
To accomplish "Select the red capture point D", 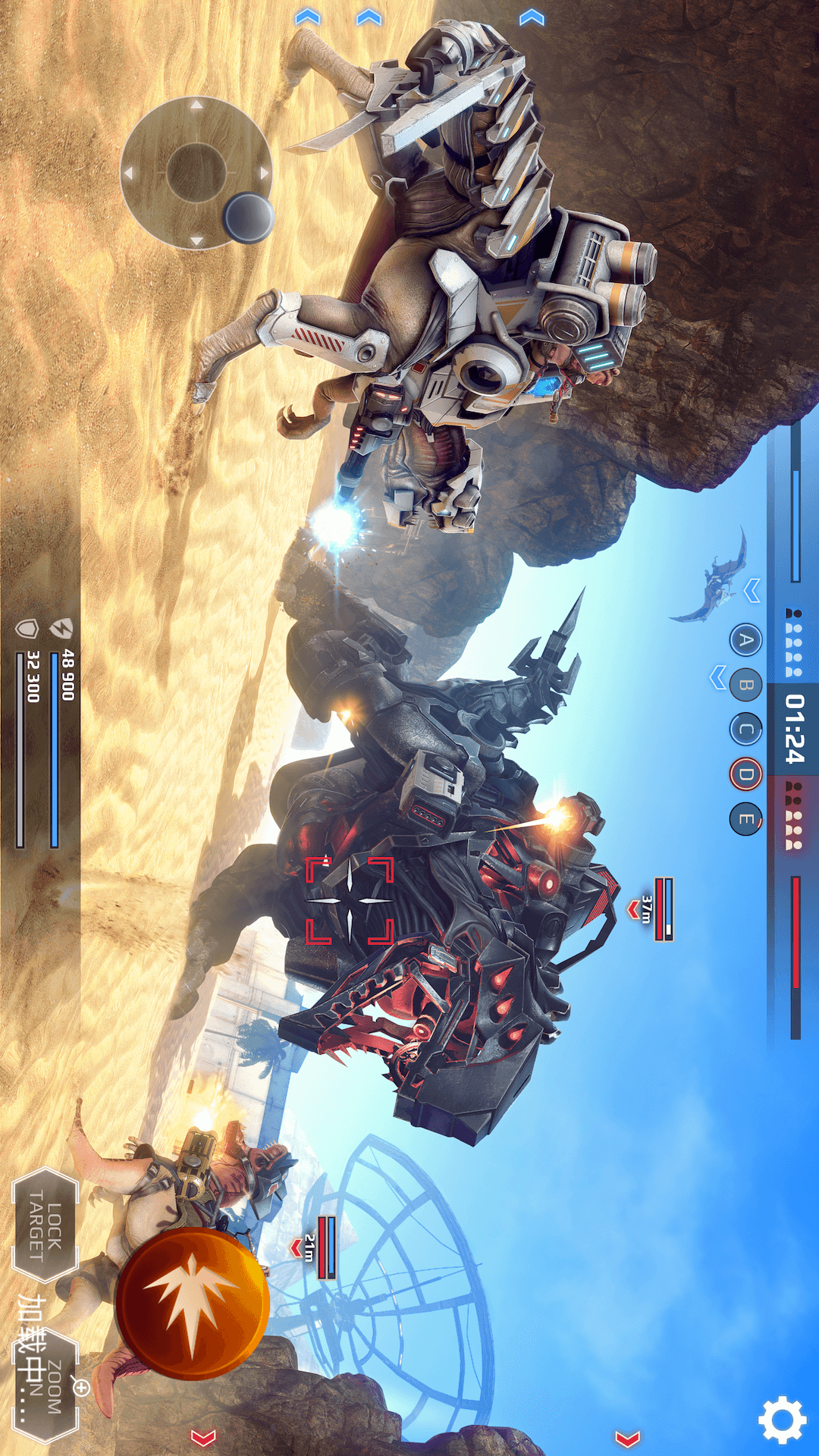I will coord(746,774).
